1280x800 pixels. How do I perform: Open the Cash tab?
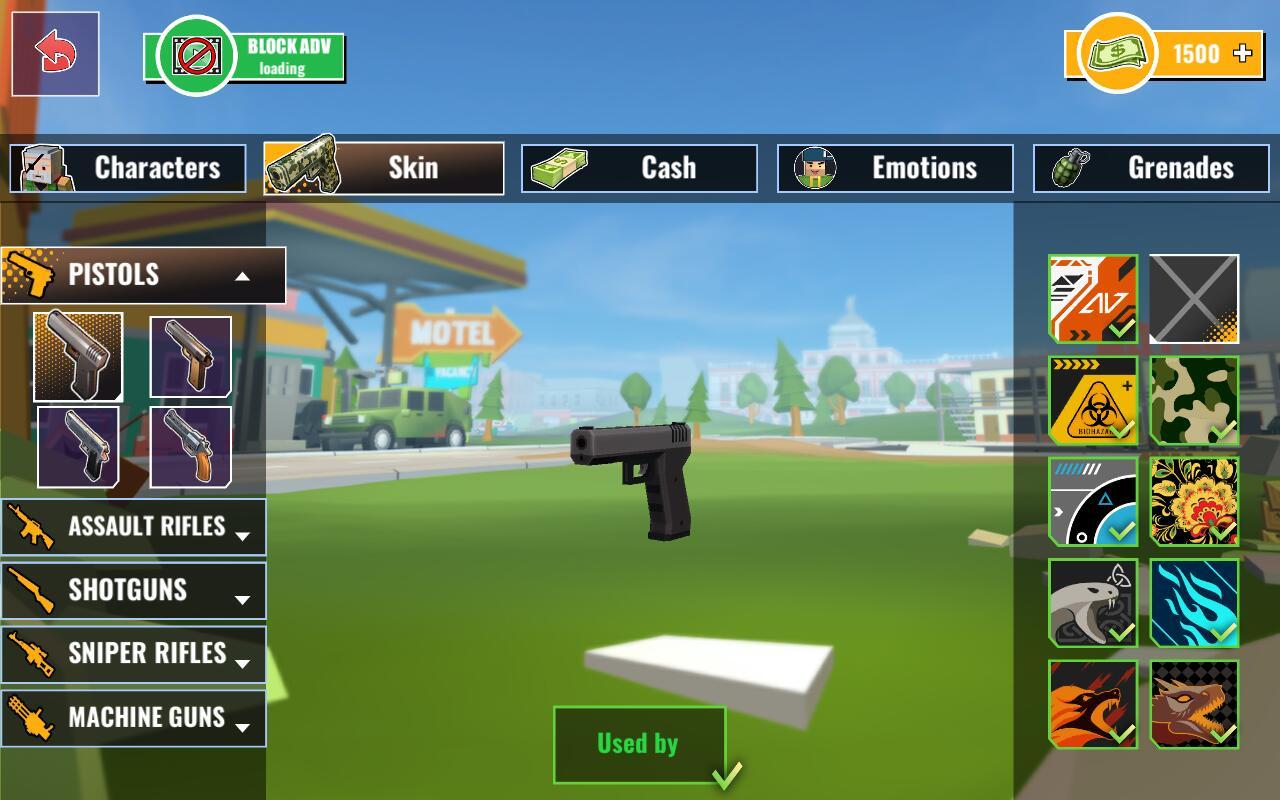pyautogui.click(x=639, y=168)
